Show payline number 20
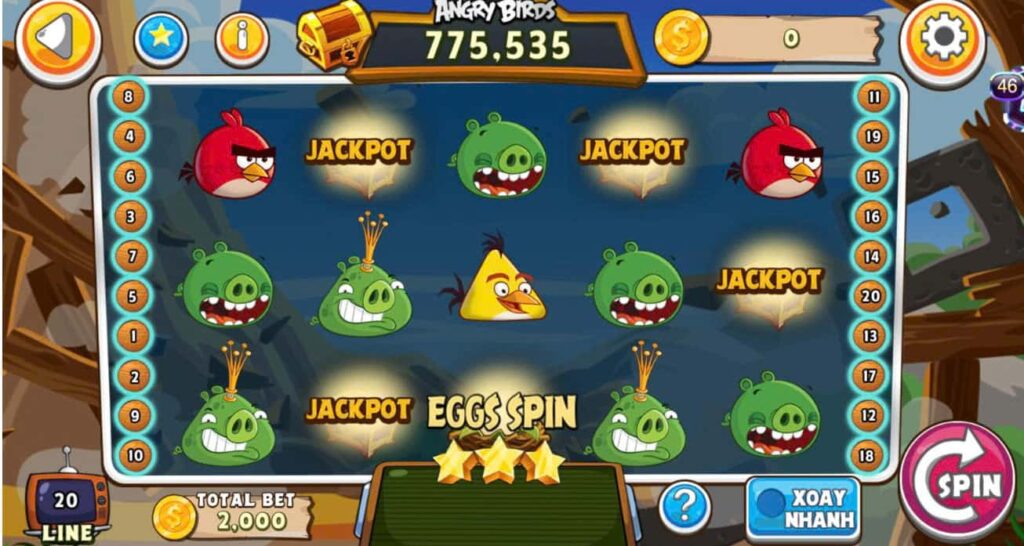Image resolution: width=1024 pixels, height=546 pixels. [x=872, y=295]
